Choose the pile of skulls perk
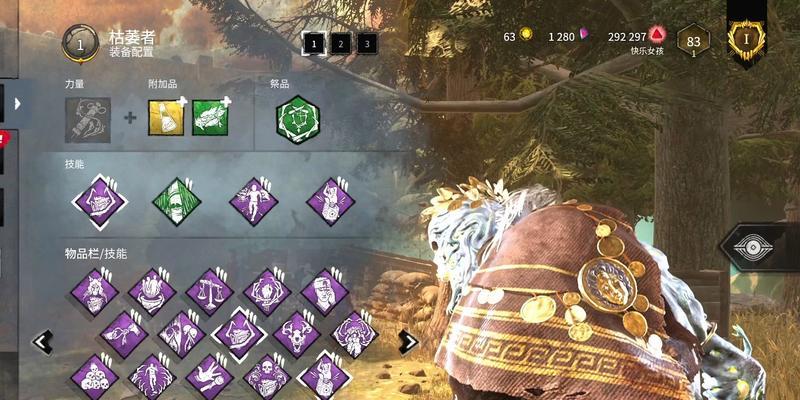This screenshot has width=800, height=400. pos(95,376)
